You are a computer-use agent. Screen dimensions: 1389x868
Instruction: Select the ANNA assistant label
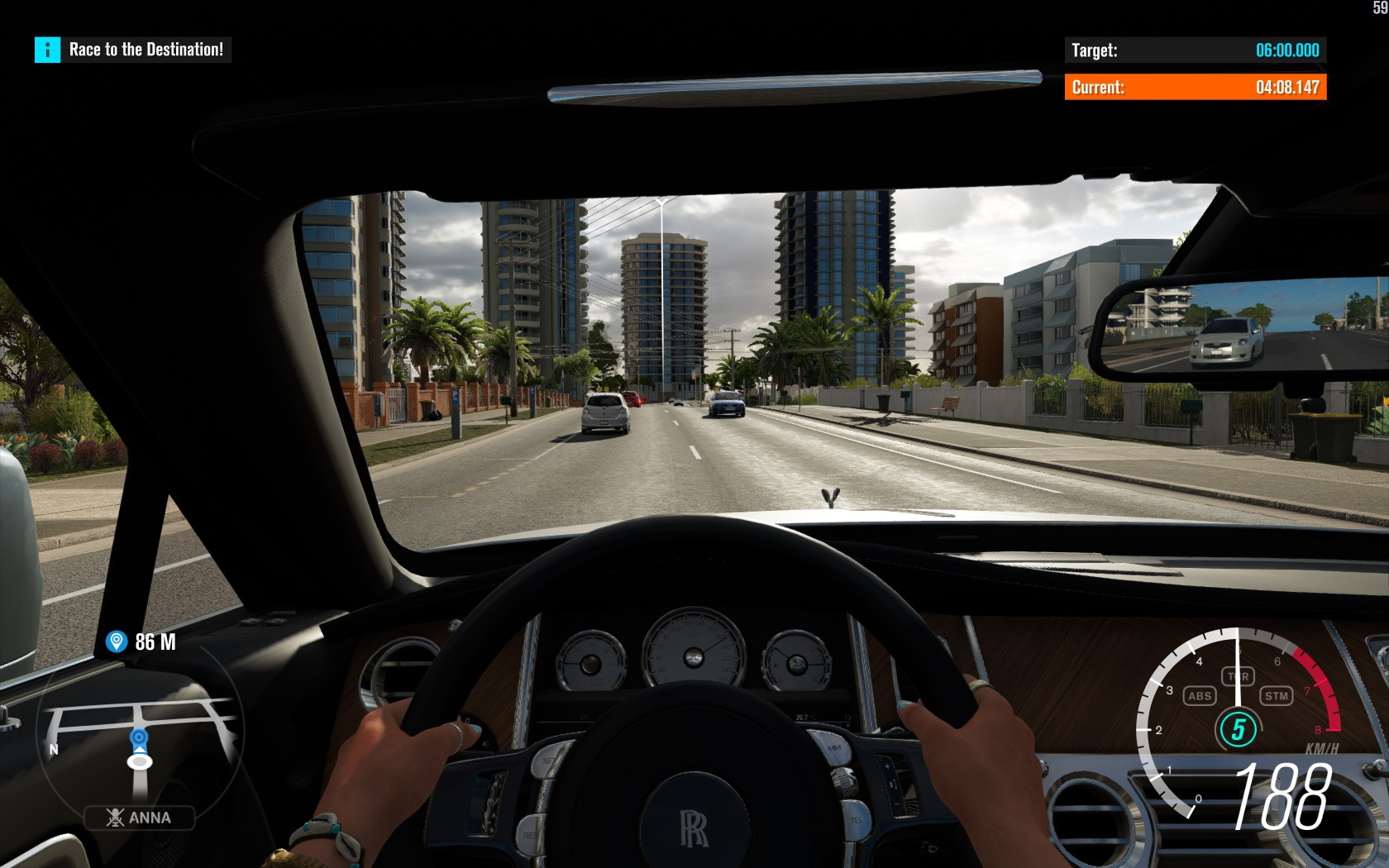point(140,818)
